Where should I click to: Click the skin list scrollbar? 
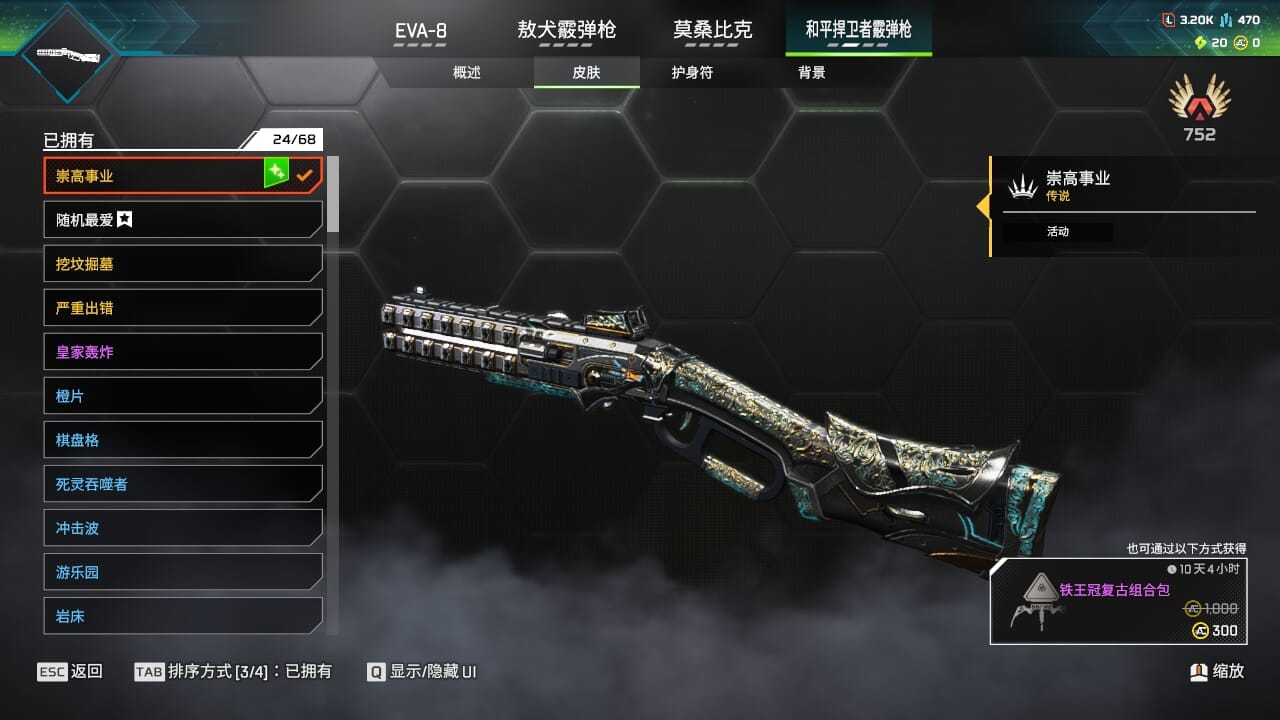(333, 194)
